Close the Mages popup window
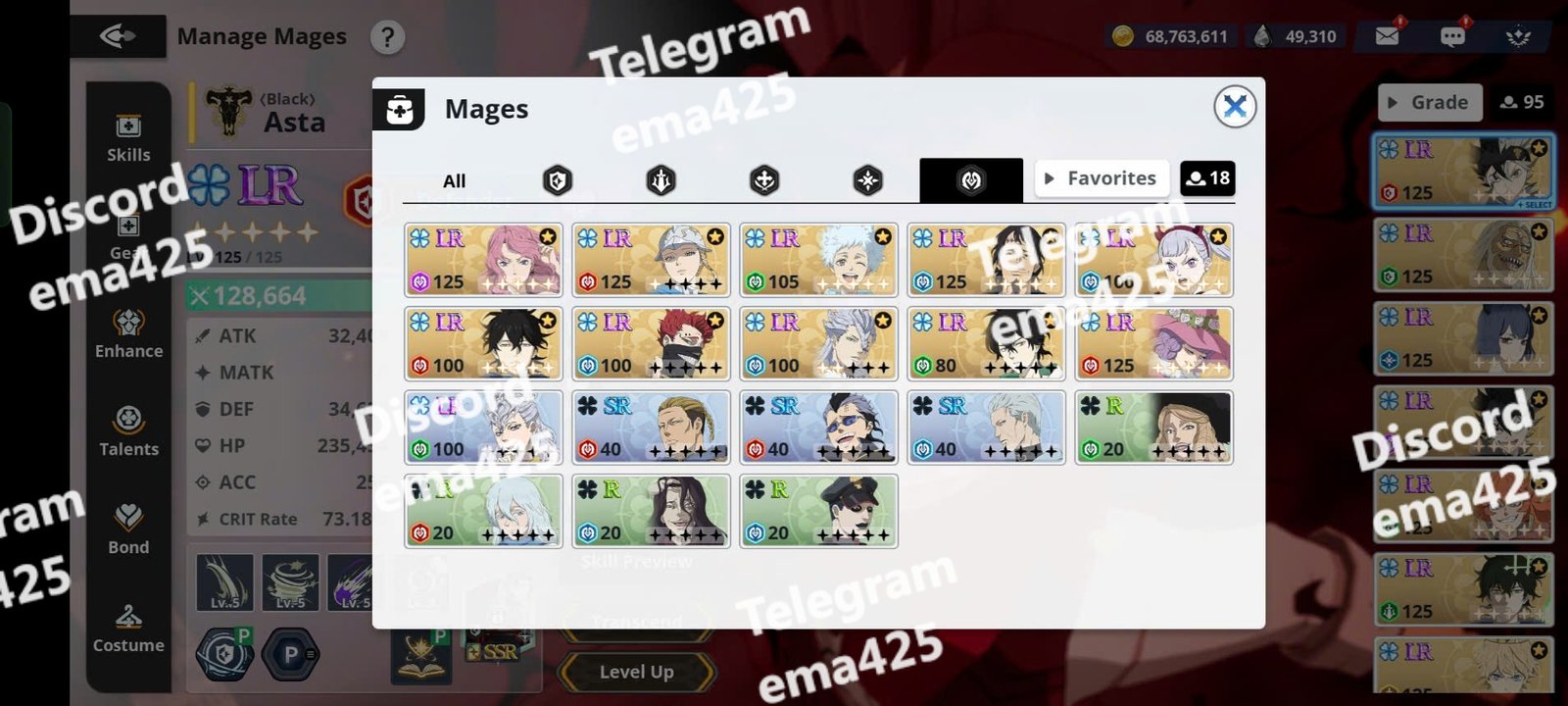Screen dimensions: 1568x706 coord(1235,106)
